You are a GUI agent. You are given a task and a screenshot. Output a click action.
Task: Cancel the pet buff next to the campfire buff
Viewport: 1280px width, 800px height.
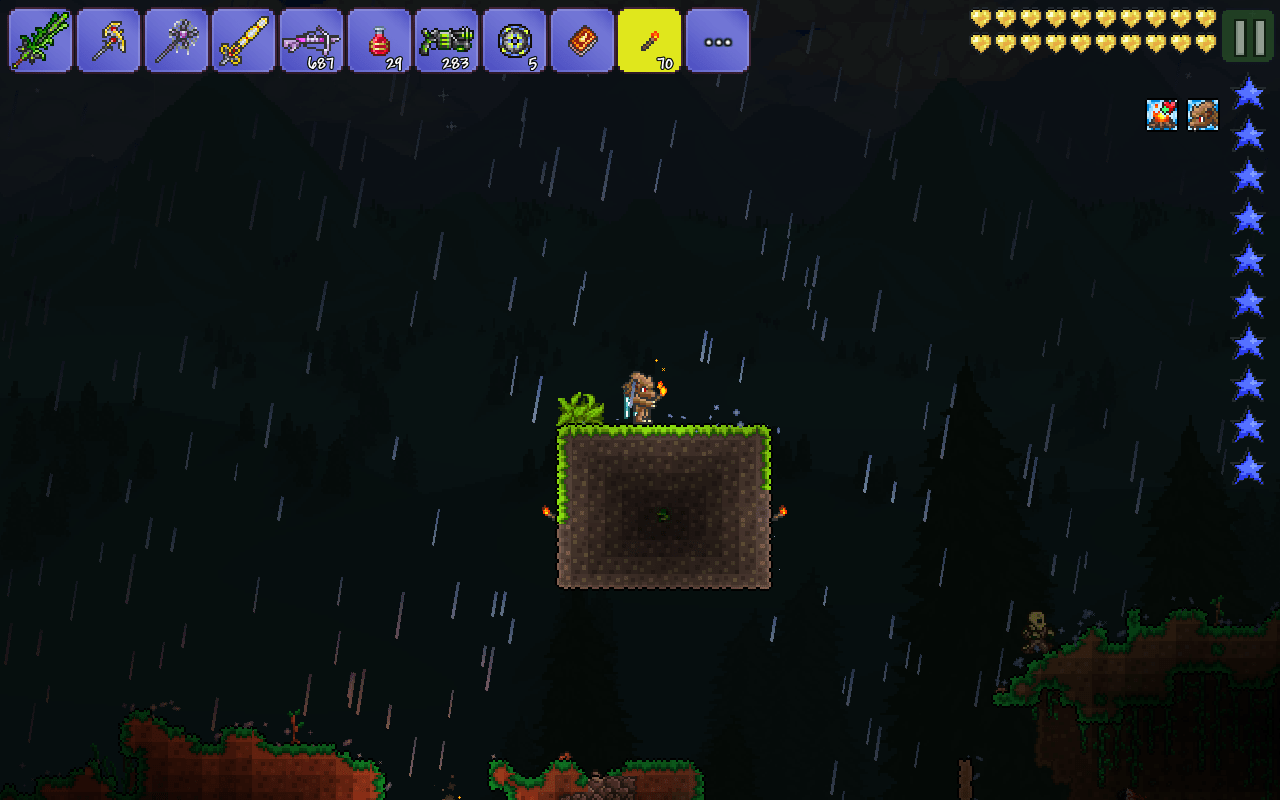[1203, 116]
